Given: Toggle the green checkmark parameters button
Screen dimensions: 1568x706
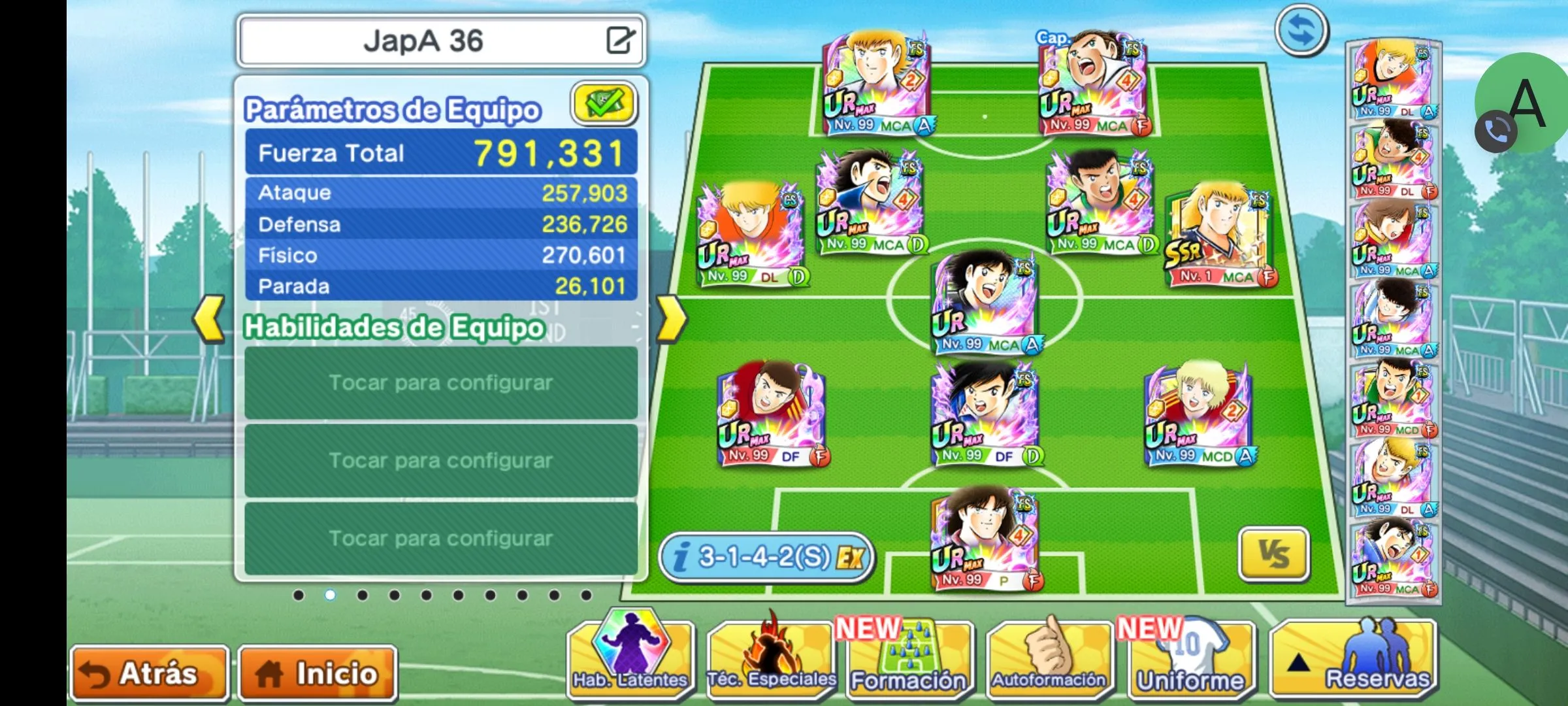Looking at the screenshot, I should click(604, 104).
